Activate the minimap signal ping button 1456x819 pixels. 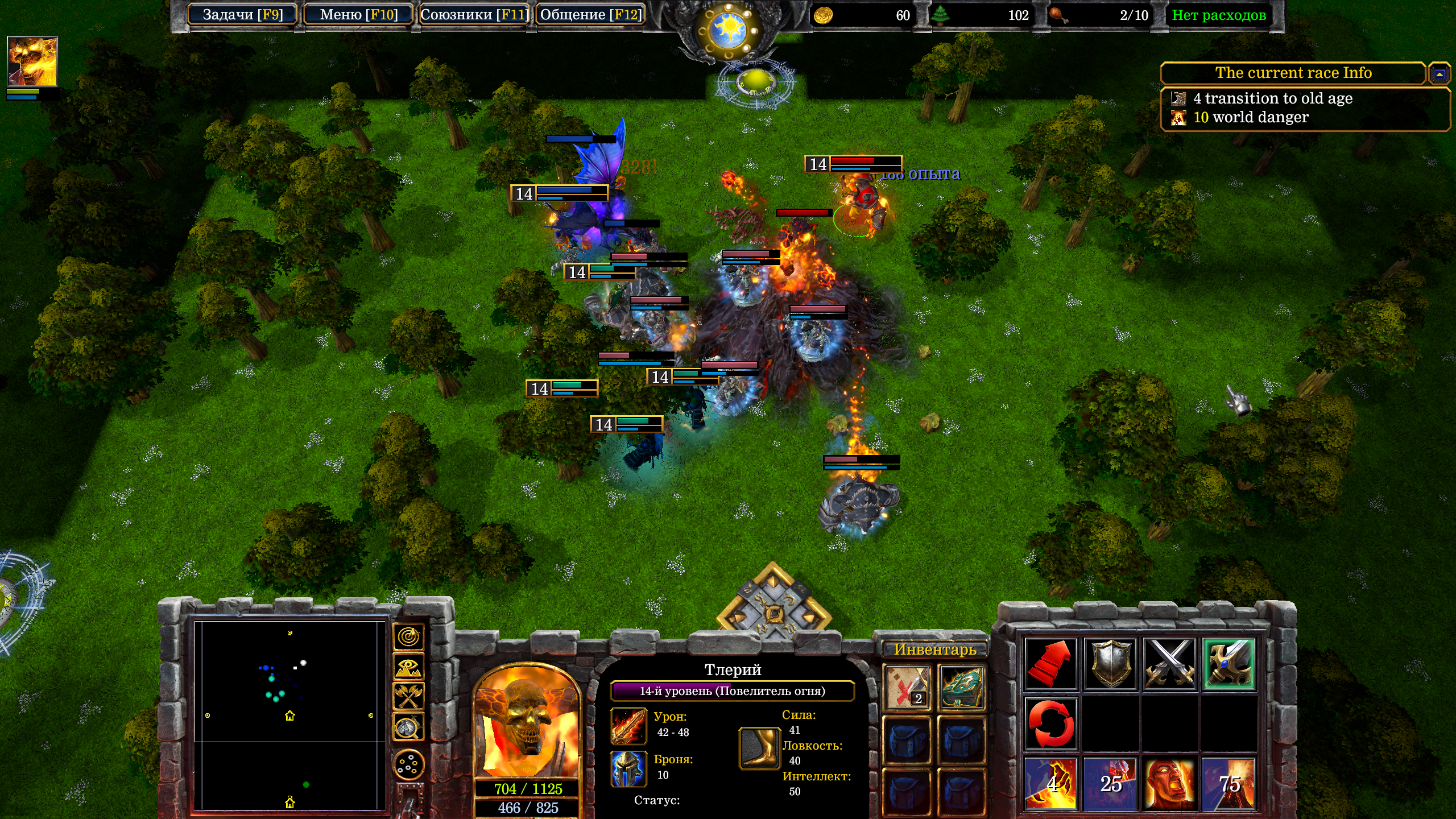pyautogui.click(x=408, y=638)
